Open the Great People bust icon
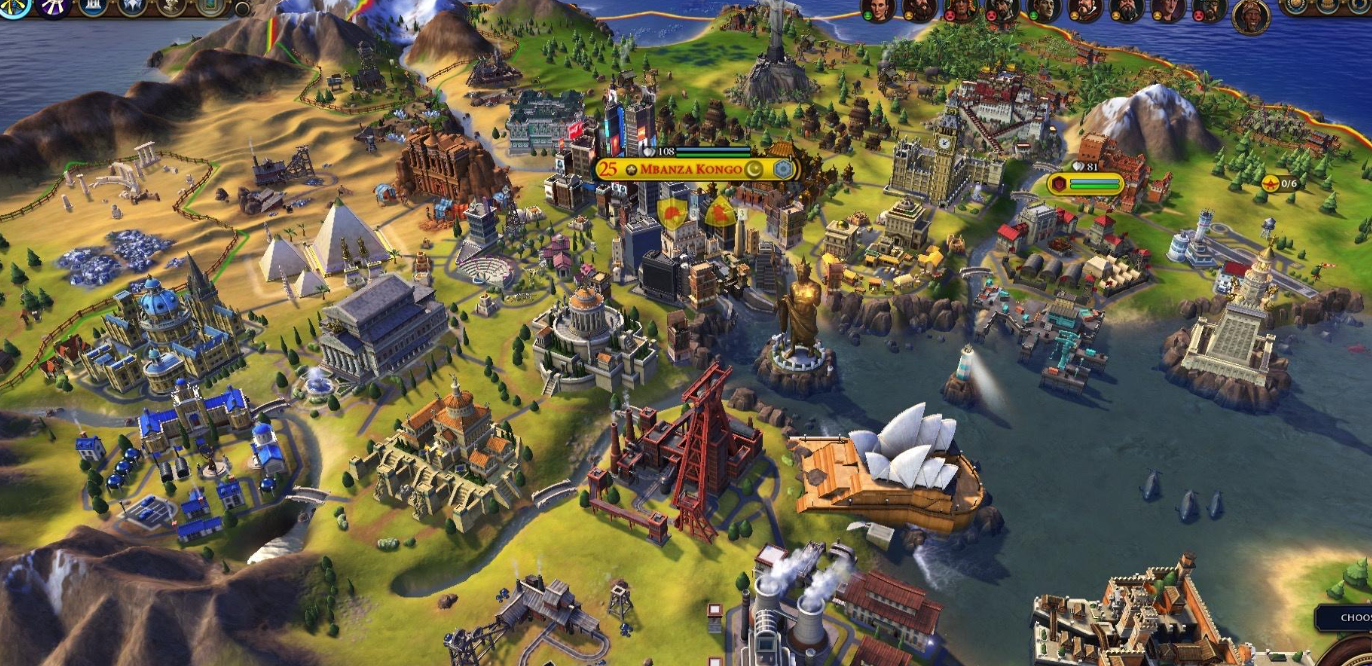The image size is (1372, 666). (x=171, y=8)
